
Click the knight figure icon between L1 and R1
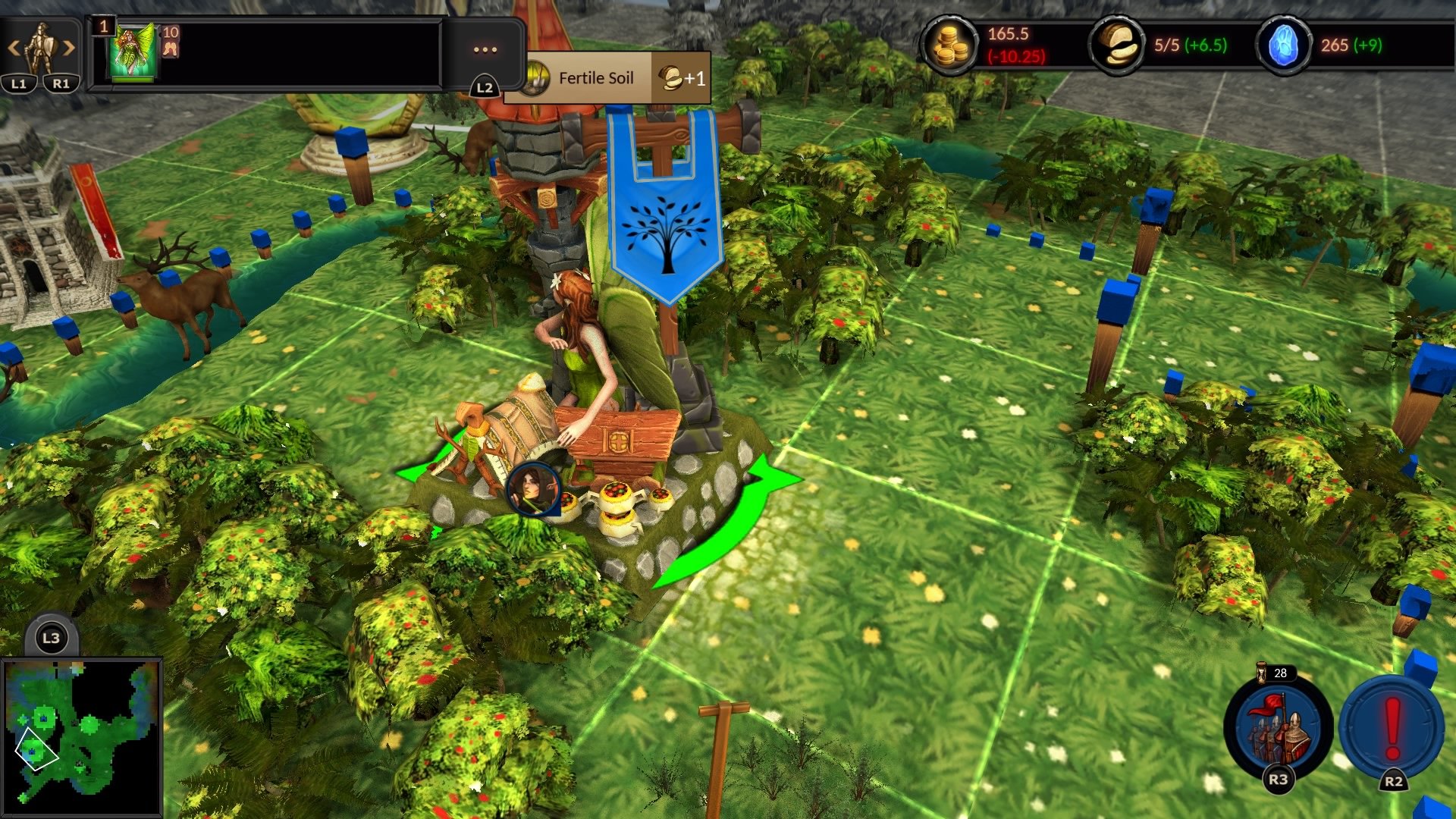[x=42, y=45]
